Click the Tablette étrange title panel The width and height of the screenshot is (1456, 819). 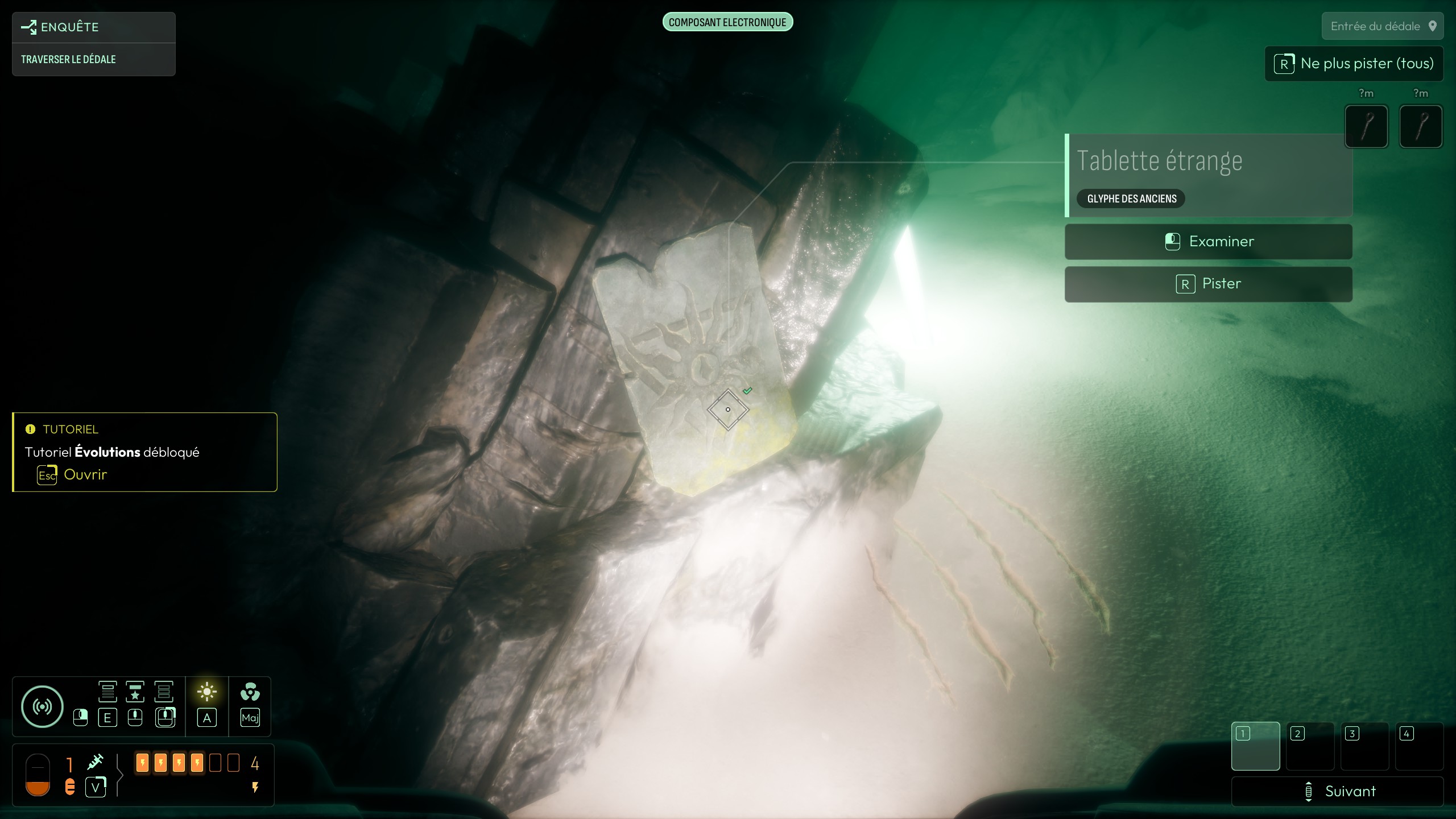point(1208,162)
